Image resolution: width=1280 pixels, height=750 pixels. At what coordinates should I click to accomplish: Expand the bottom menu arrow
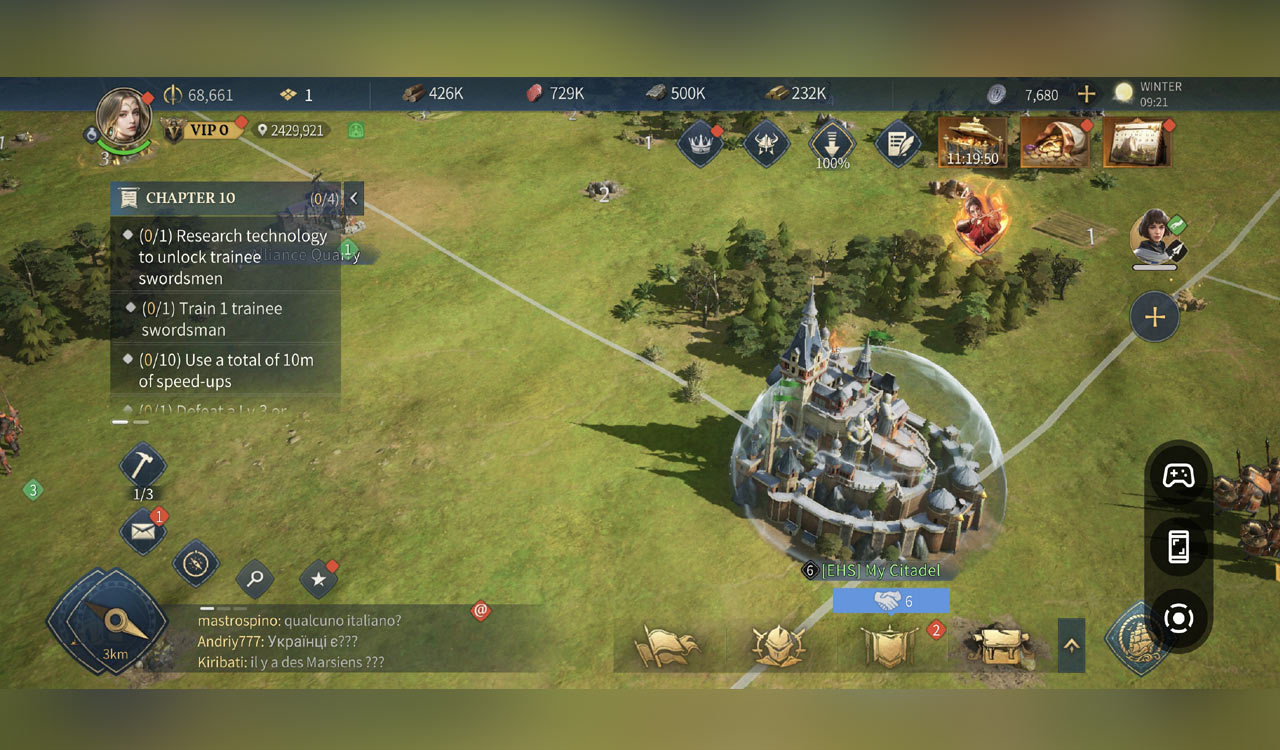pyautogui.click(x=1071, y=645)
